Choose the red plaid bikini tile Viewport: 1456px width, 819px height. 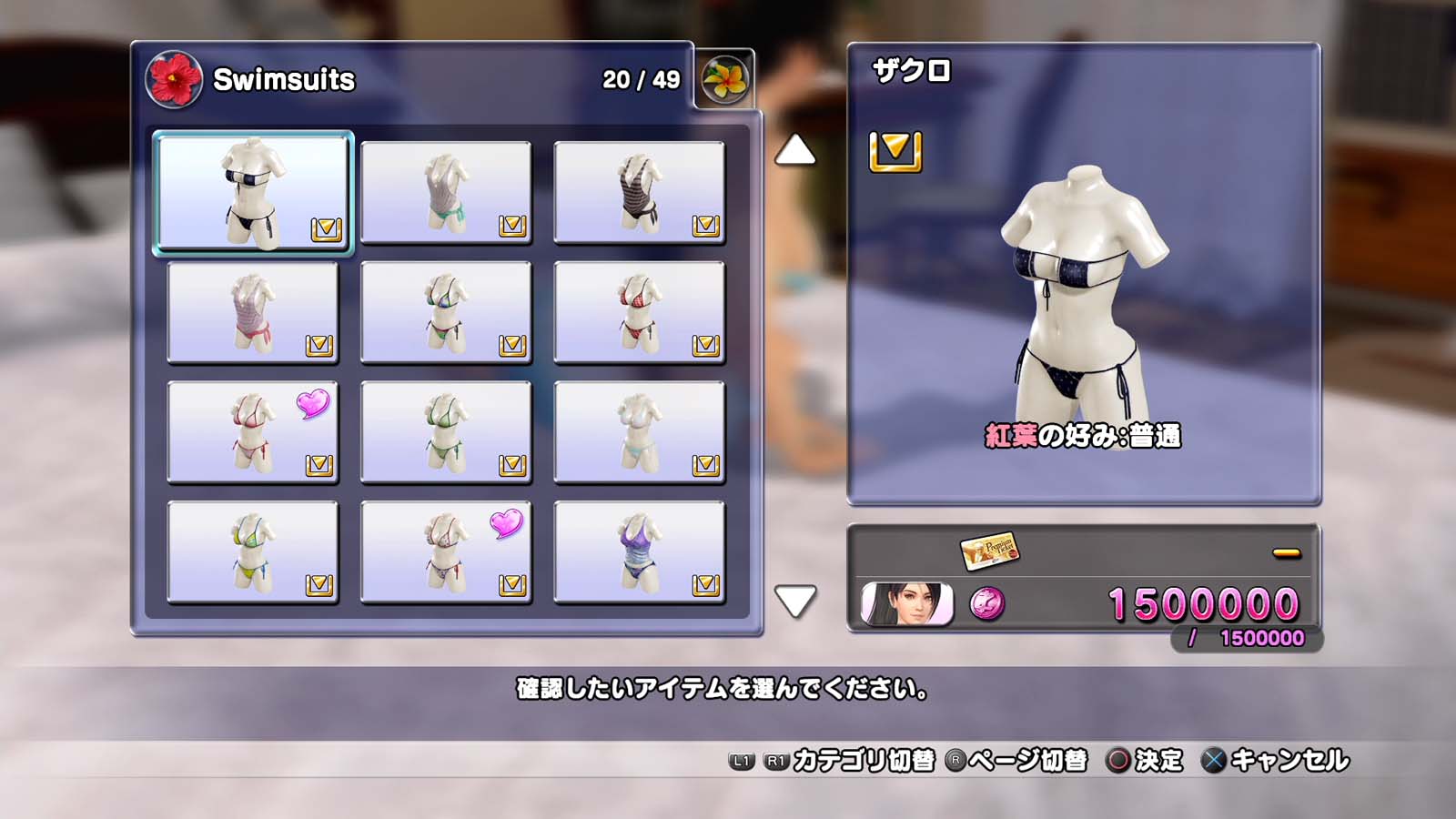[639, 313]
